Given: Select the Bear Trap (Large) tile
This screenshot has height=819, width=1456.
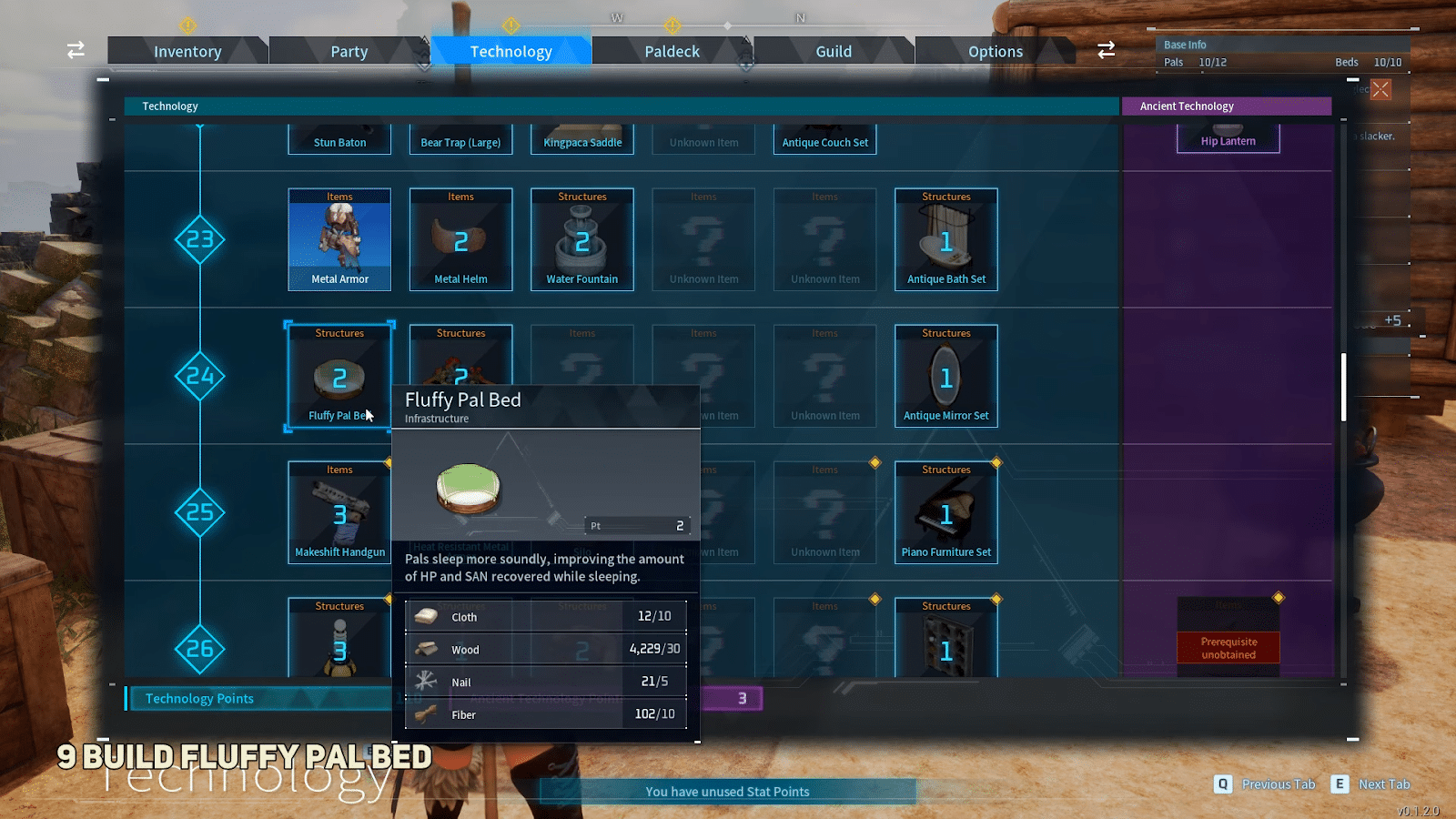Looking at the screenshot, I should pyautogui.click(x=460, y=140).
